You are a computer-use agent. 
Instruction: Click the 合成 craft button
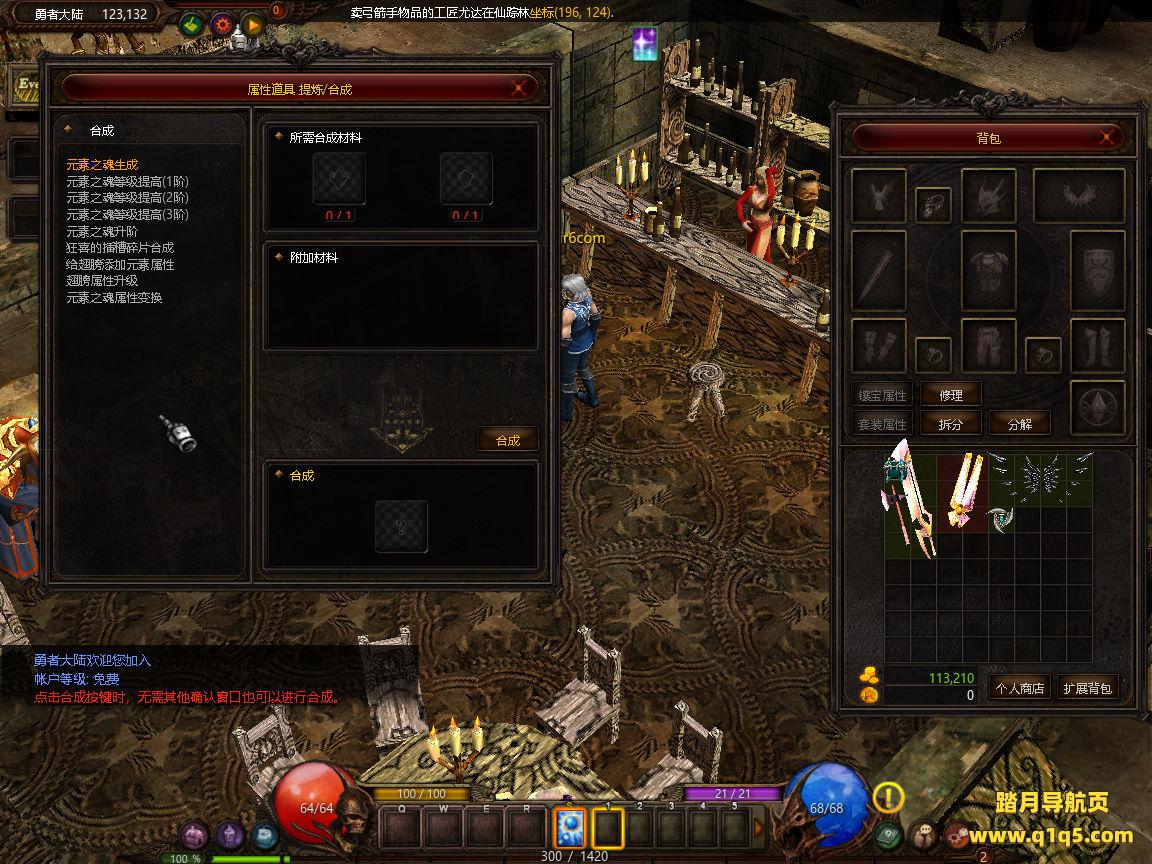click(508, 440)
